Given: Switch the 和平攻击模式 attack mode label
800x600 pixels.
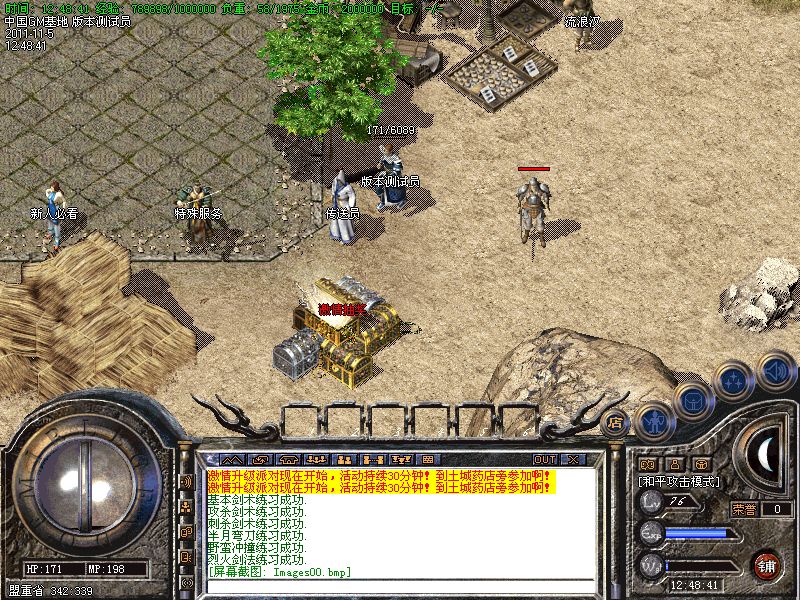Looking at the screenshot, I should 680,481.
